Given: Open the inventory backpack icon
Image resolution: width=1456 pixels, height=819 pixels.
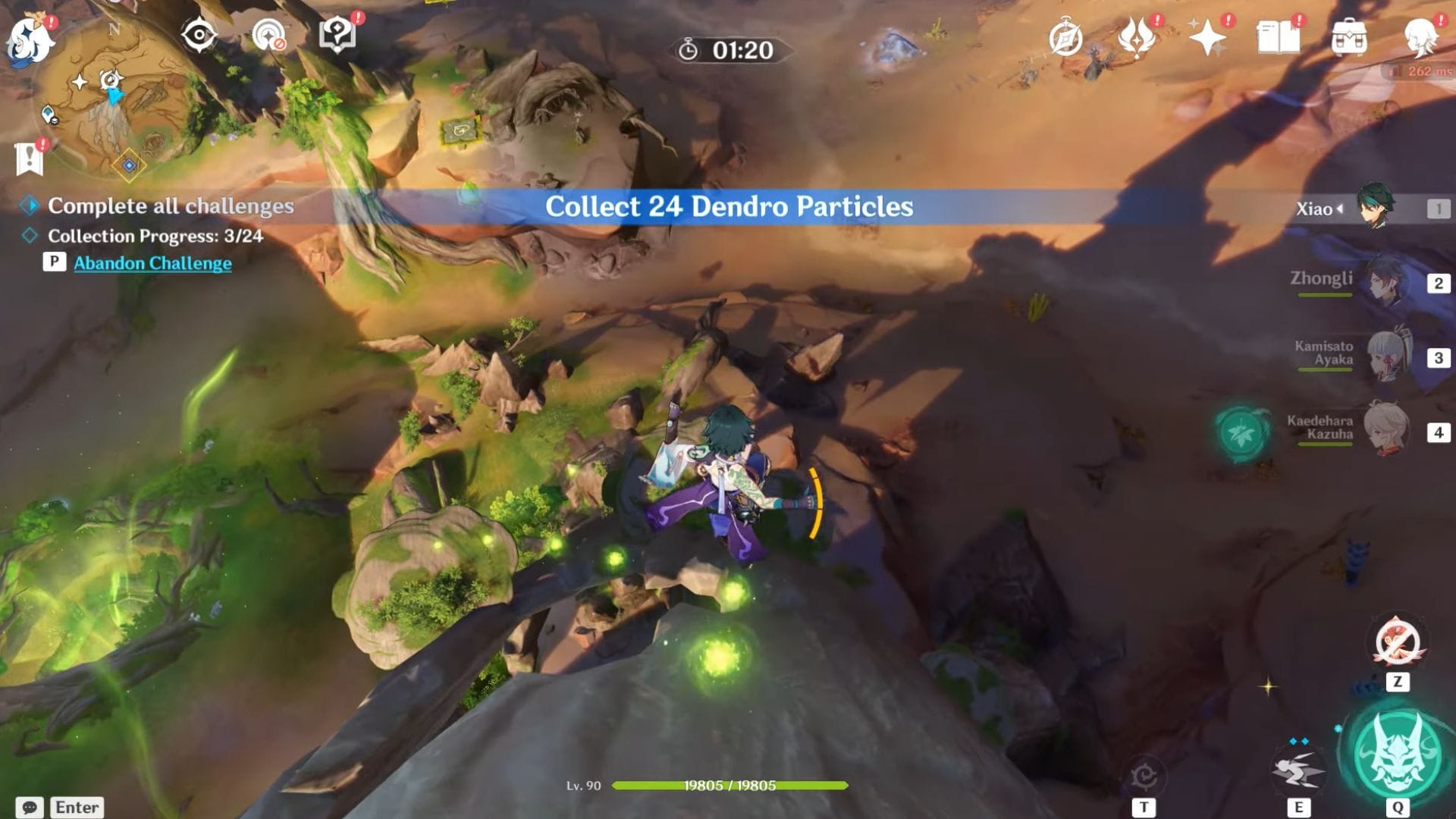Looking at the screenshot, I should (x=1349, y=38).
